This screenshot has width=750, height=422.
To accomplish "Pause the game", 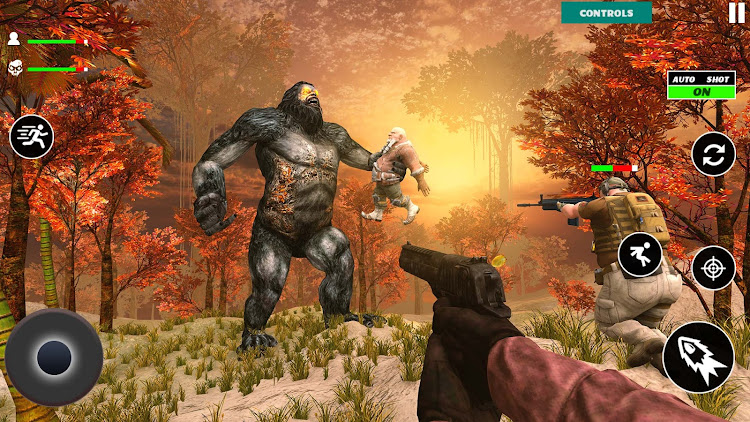I will click(736, 13).
